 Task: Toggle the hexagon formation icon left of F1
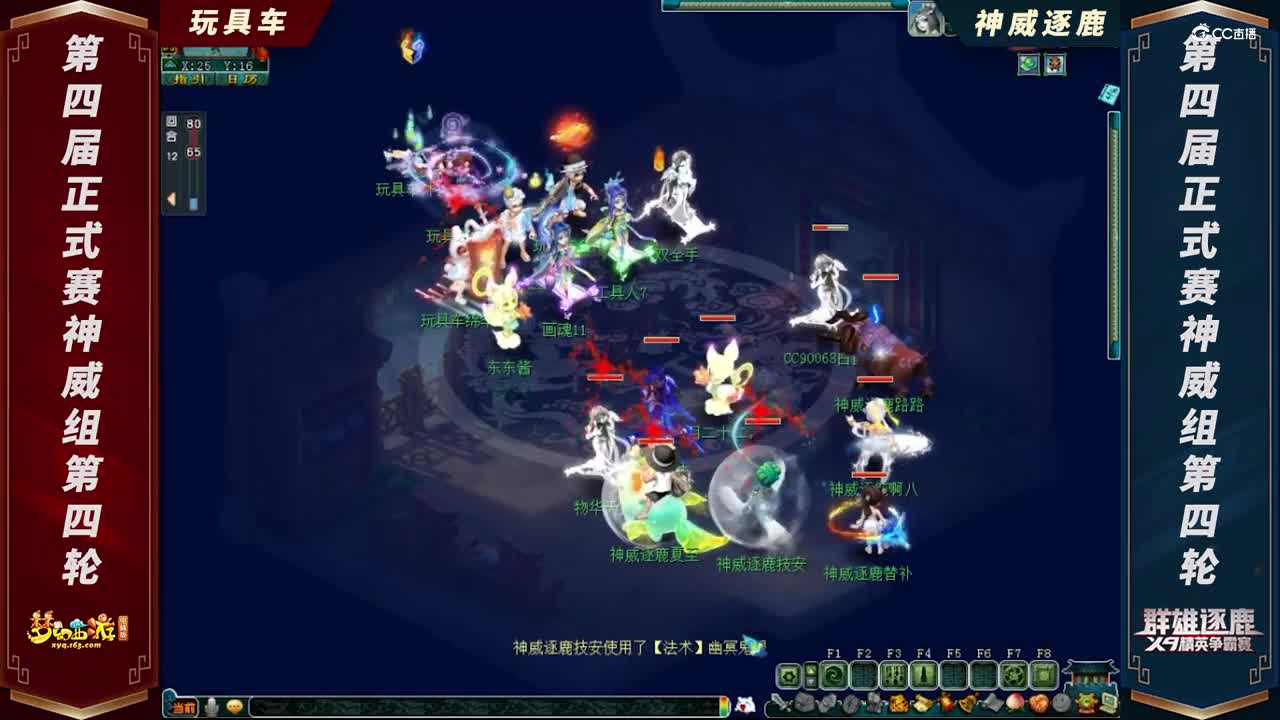[x=788, y=676]
